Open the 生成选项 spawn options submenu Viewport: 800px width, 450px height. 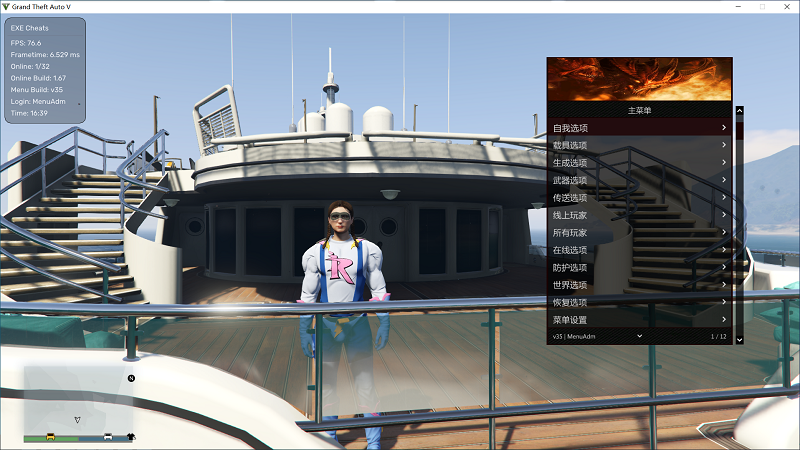[x=640, y=163]
